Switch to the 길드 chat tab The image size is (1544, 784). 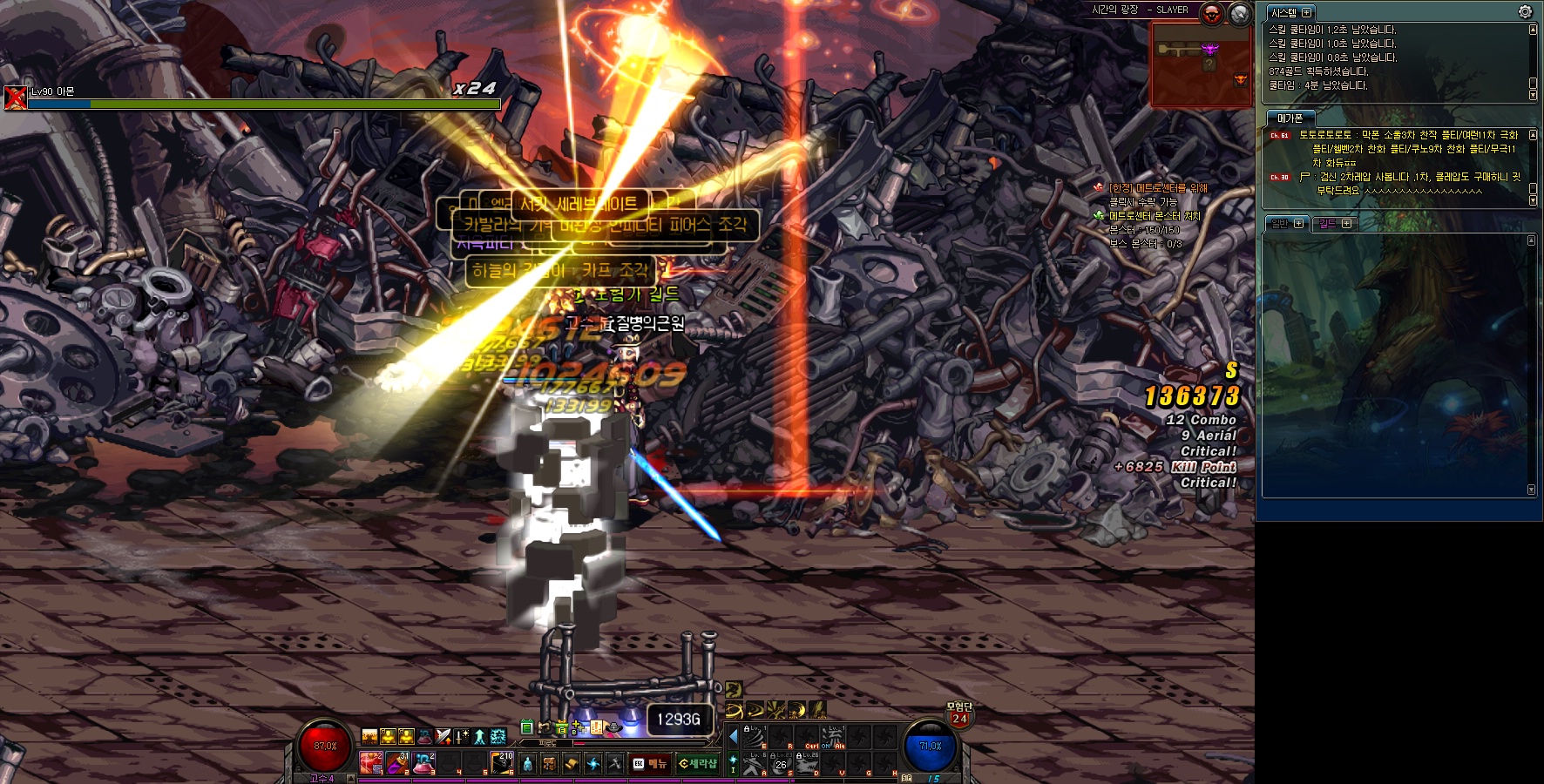pos(1328,224)
